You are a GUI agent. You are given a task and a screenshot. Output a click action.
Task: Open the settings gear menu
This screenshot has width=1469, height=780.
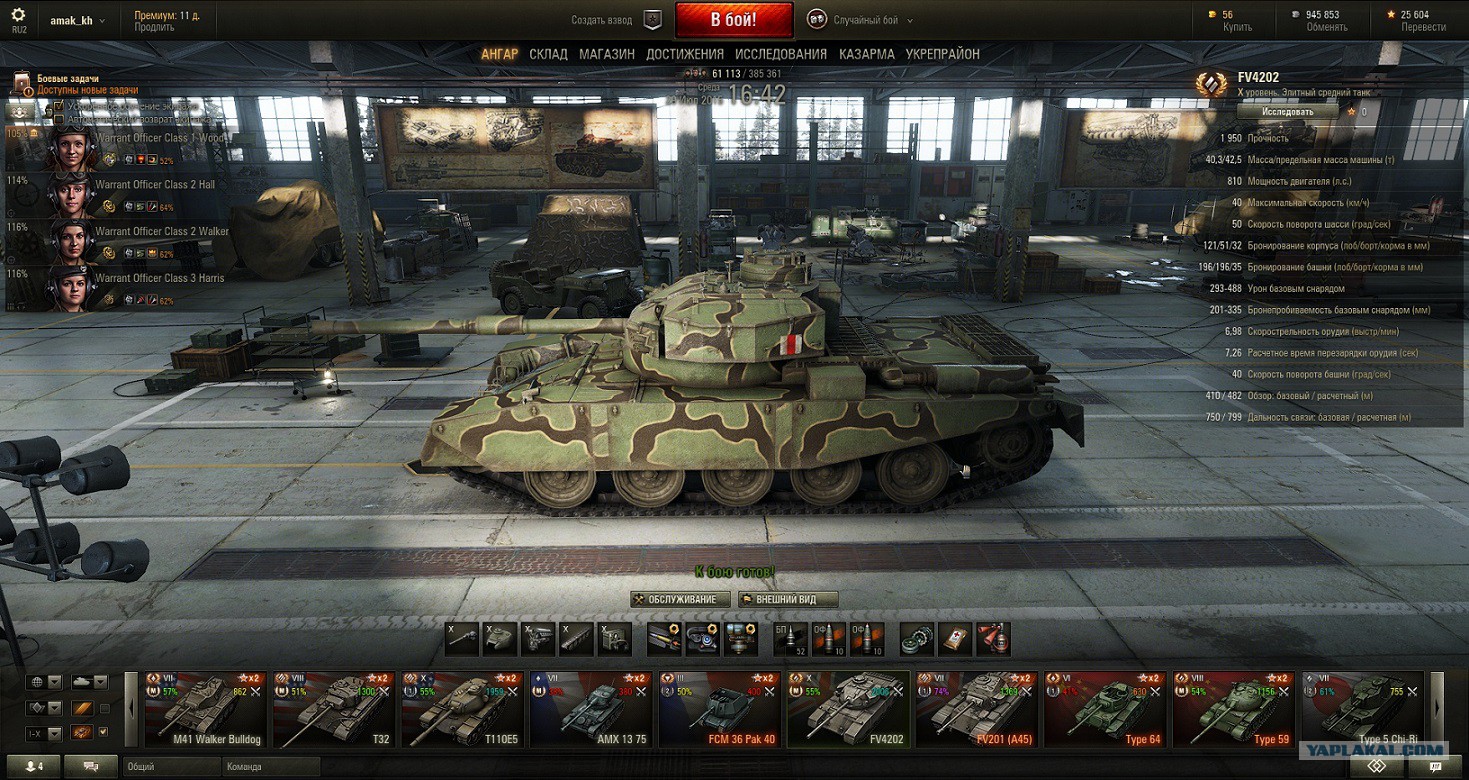19,16
